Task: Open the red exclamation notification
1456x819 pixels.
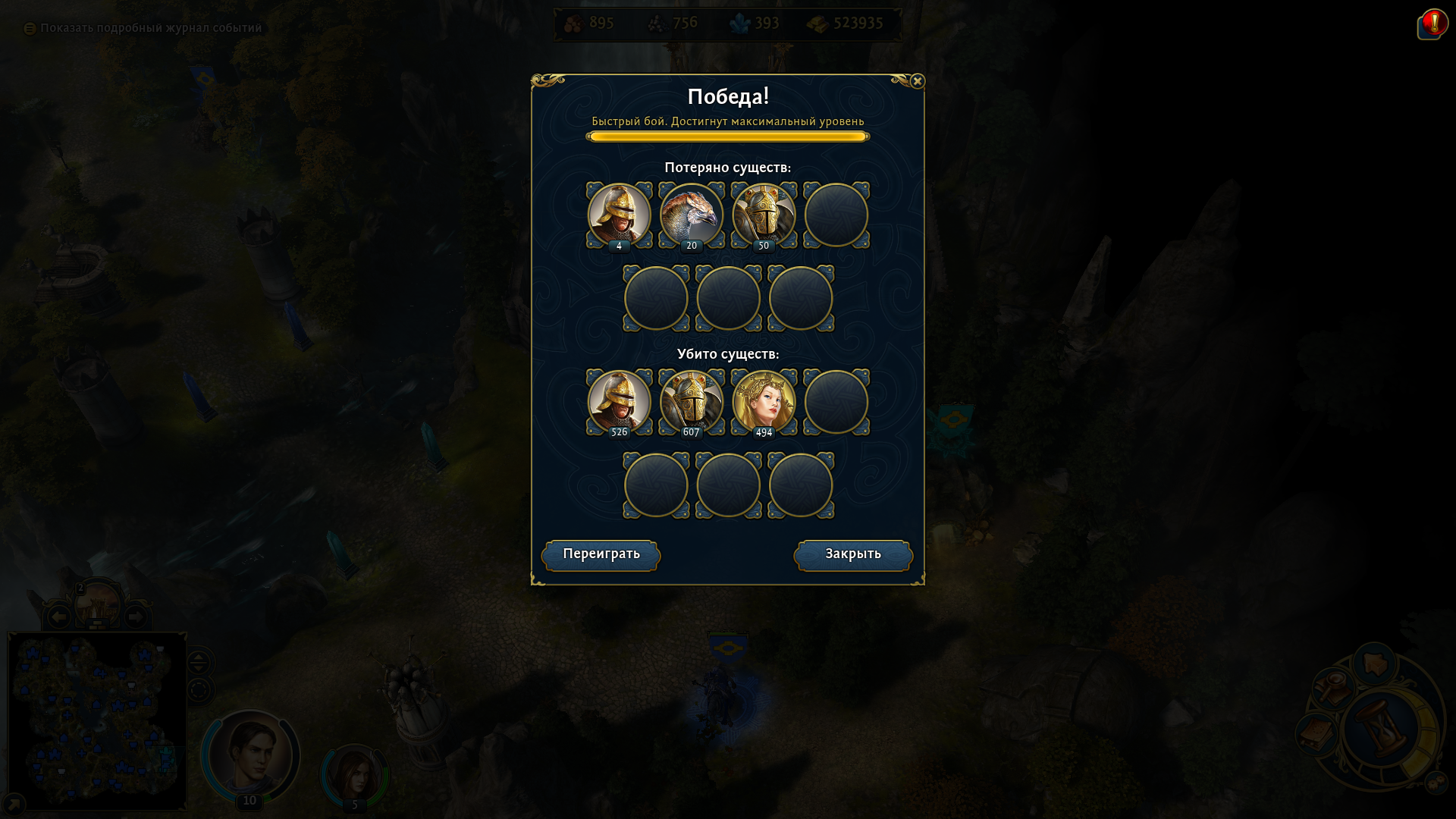Action: 1432,24
